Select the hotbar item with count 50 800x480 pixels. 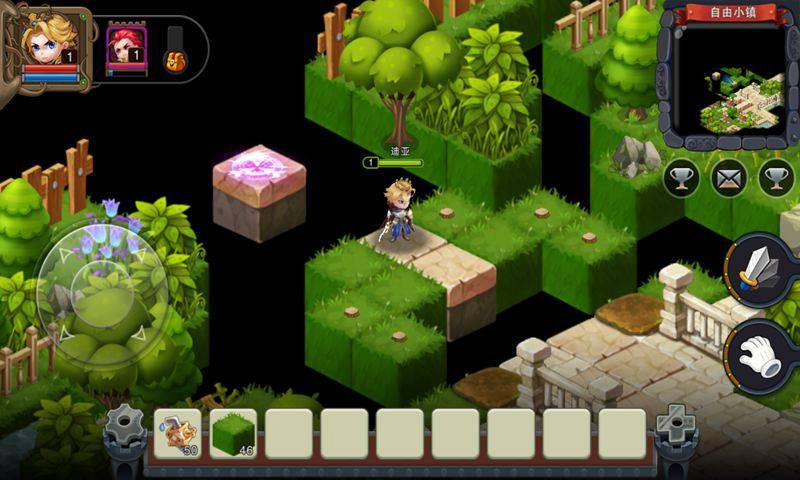[177, 432]
